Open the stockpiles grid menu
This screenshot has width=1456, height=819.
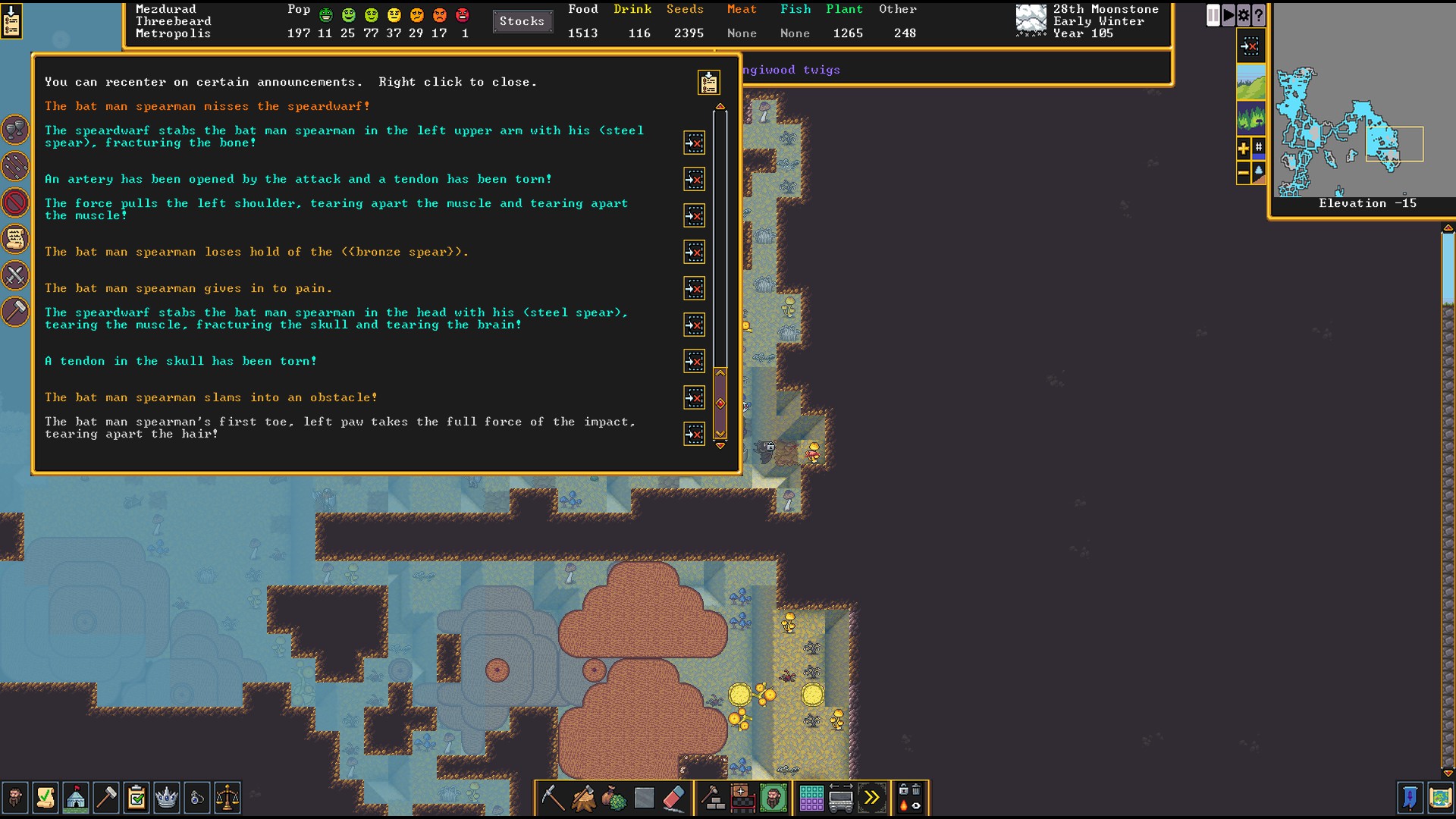coord(811,798)
